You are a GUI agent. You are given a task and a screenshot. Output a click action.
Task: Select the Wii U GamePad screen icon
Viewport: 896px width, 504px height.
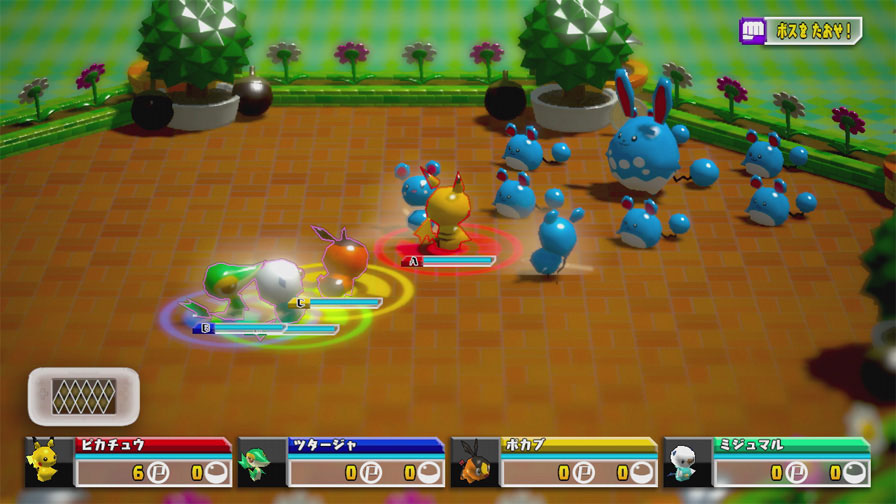point(83,396)
